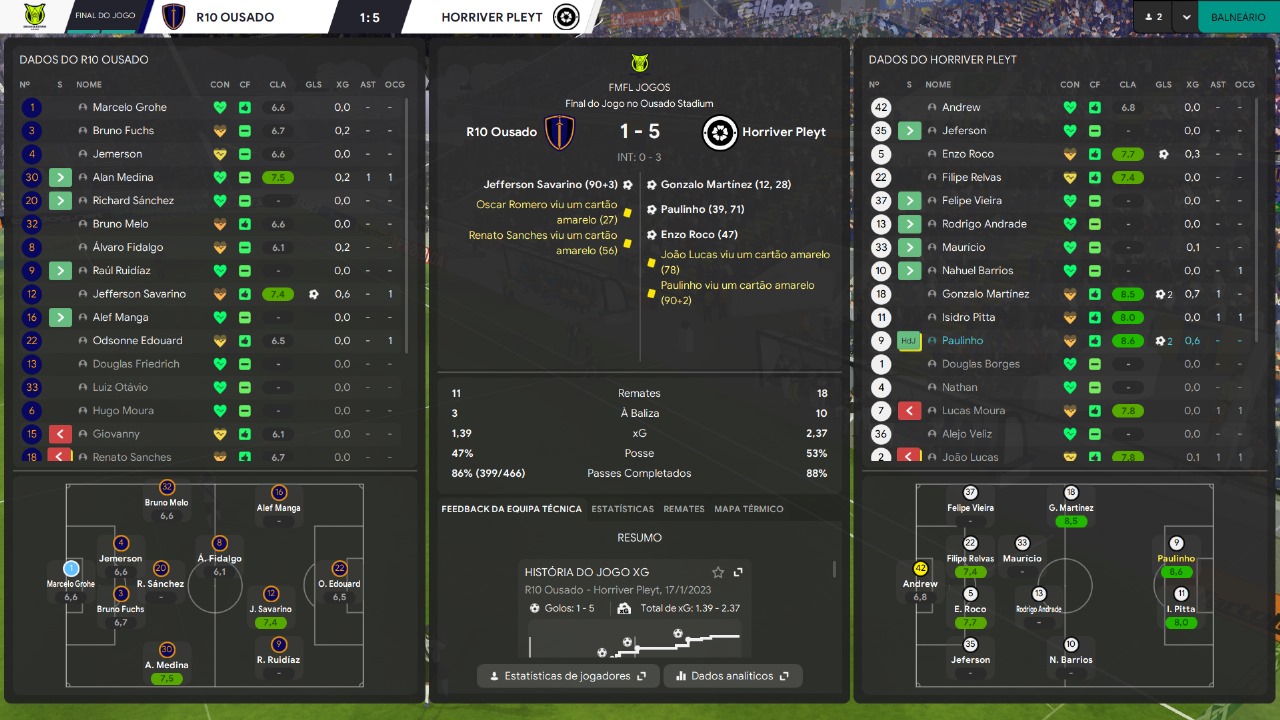The width and height of the screenshot is (1280, 720).
Task: Favorite the História do Jogo xG panel
Action: (718, 572)
